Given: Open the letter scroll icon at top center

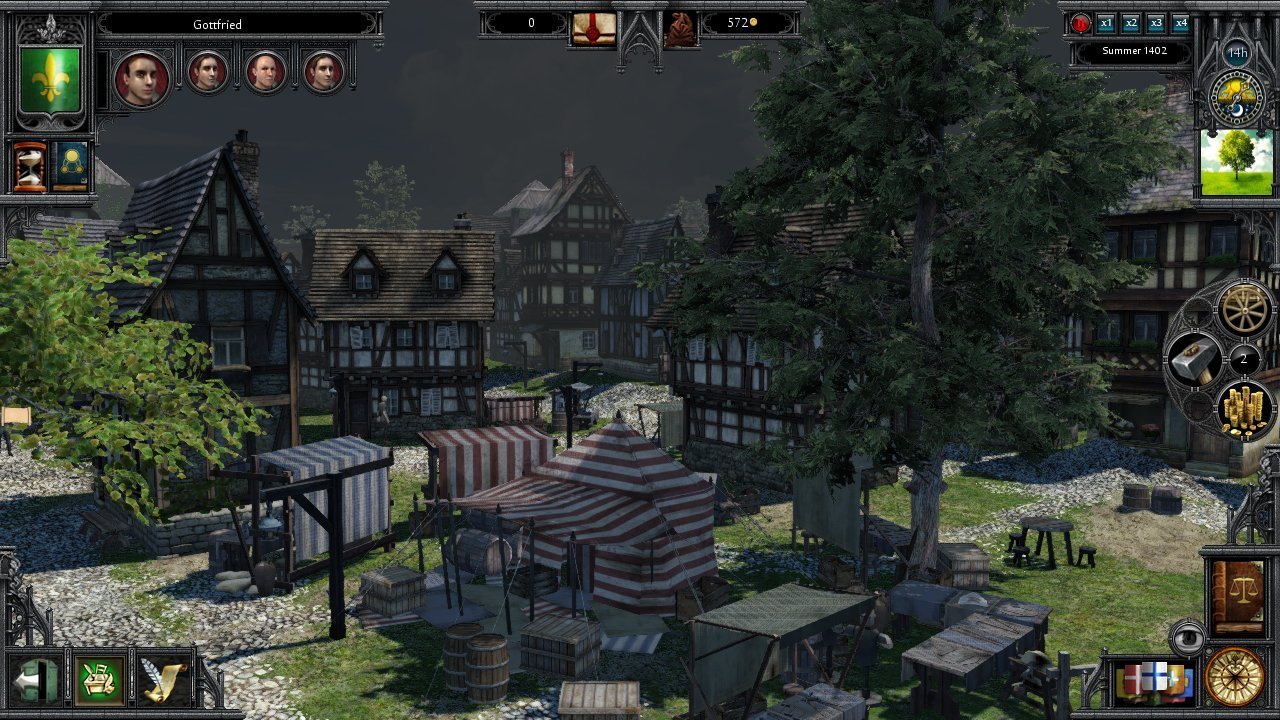Looking at the screenshot, I should pyautogui.click(x=592, y=23).
